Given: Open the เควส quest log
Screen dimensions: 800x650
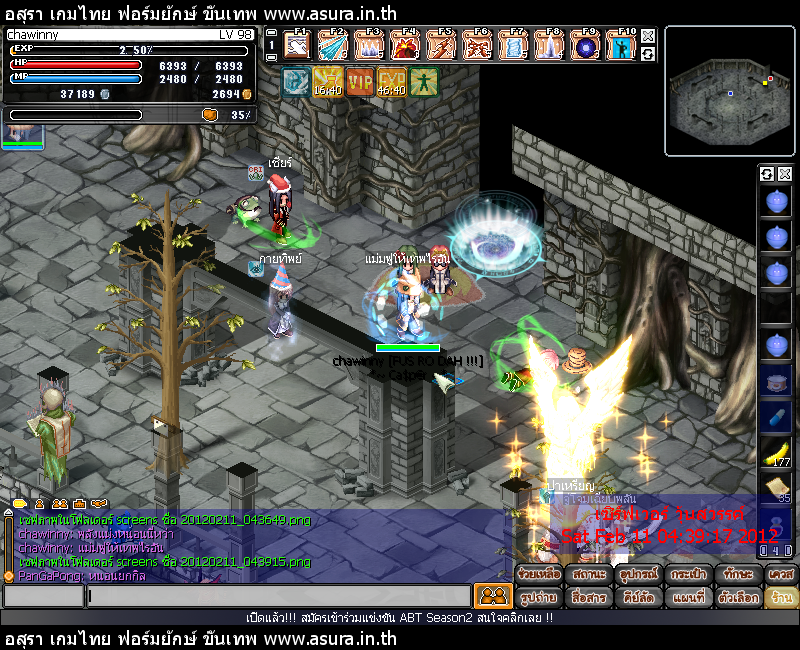Looking at the screenshot, I should [780, 575].
